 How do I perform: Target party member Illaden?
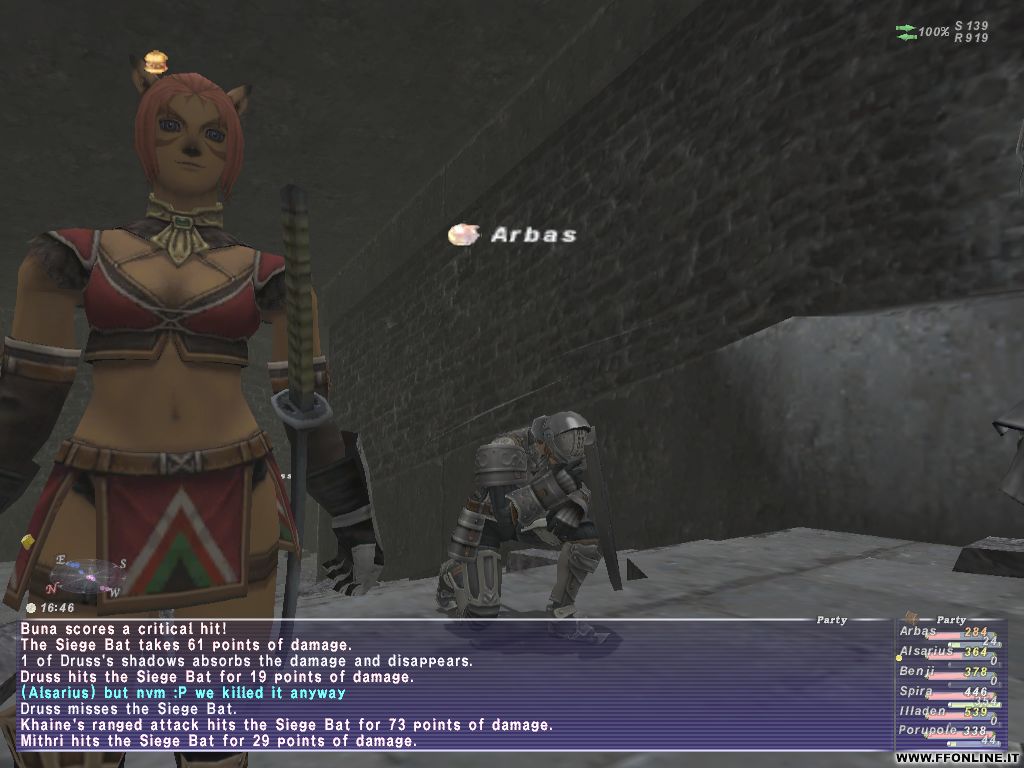pyautogui.click(x=921, y=711)
